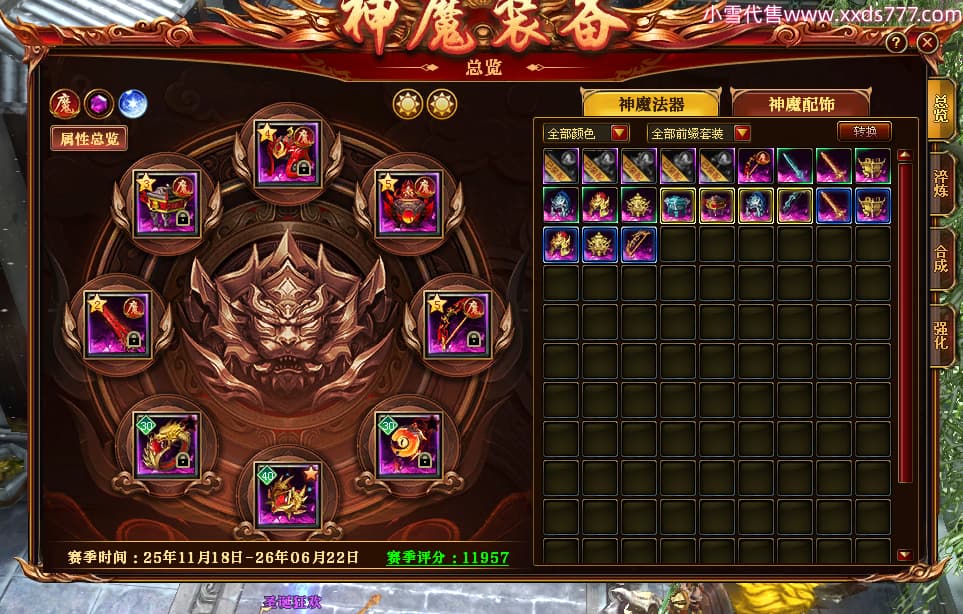Close the 神魔装备 window

[928, 43]
